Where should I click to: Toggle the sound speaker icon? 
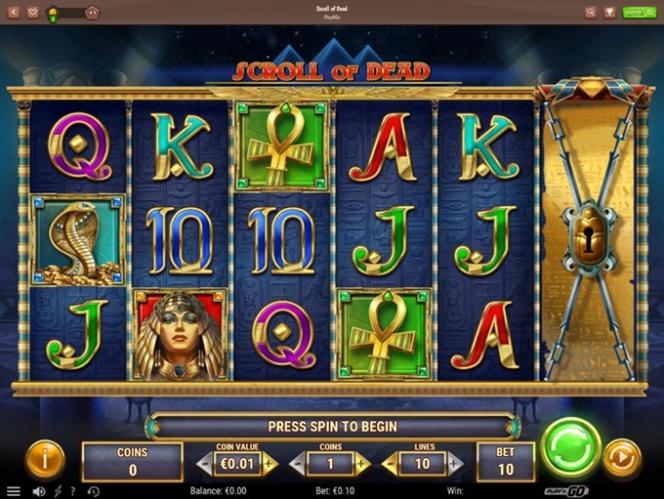click(x=39, y=491)
